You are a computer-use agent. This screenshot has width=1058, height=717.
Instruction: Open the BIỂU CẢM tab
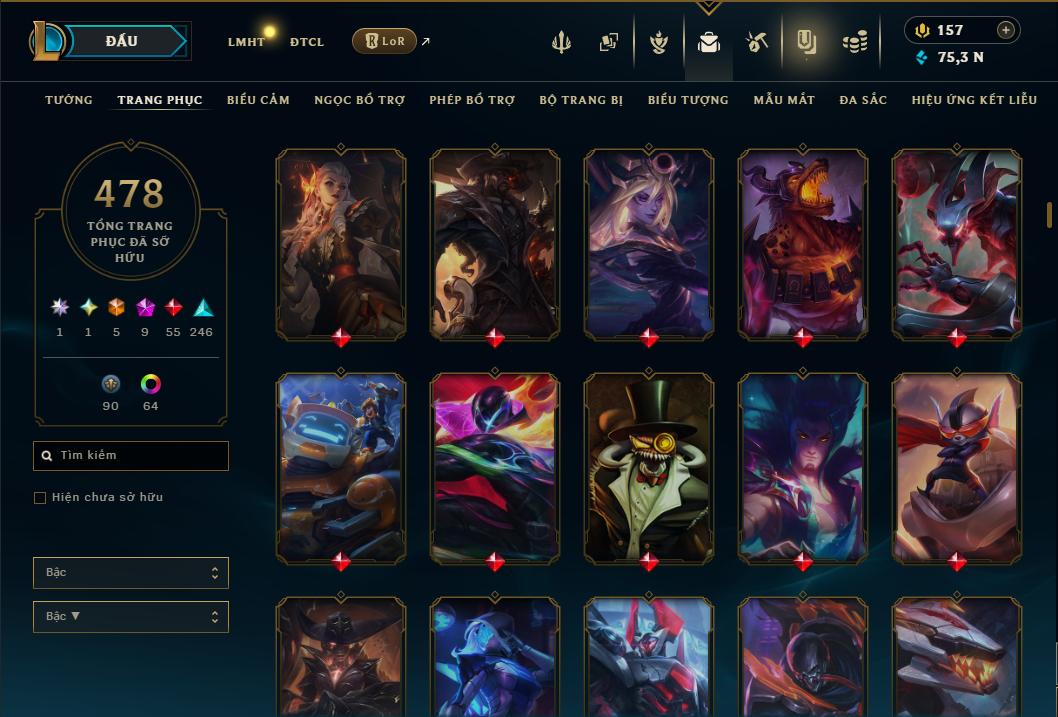(x=258, y=100)
